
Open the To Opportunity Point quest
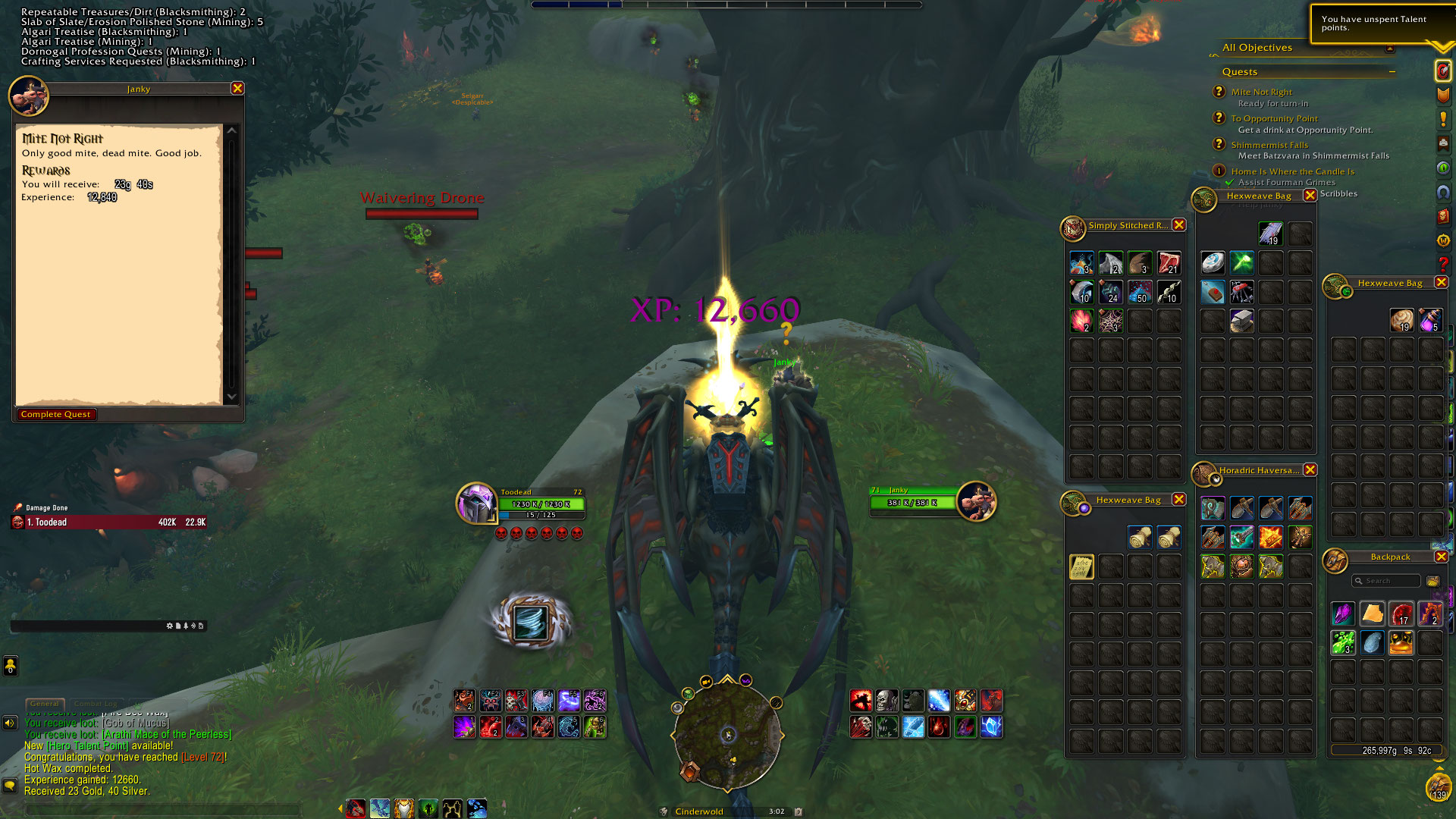coord(1274,118)
